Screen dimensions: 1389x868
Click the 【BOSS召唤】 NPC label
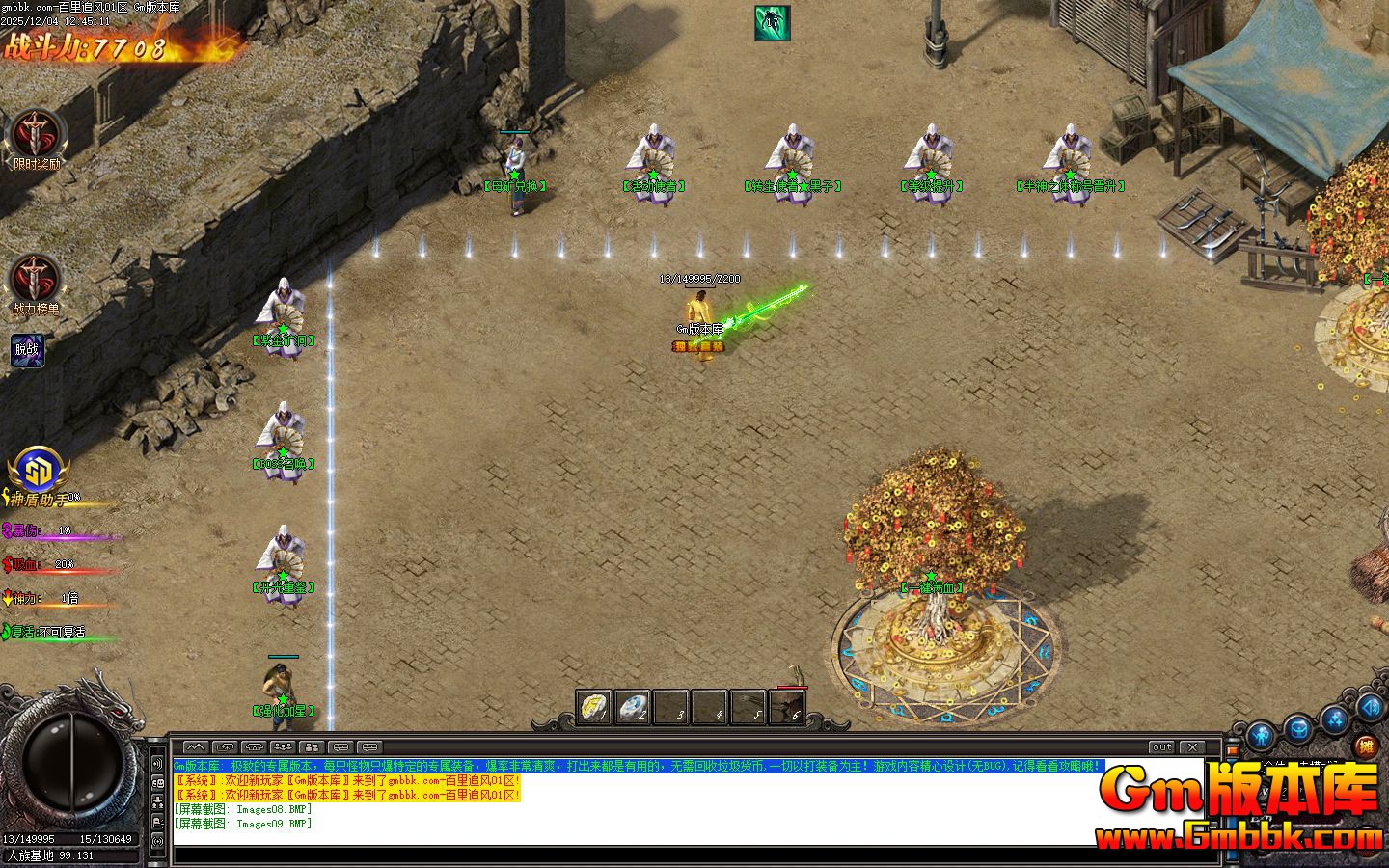[x=283, y=469]
